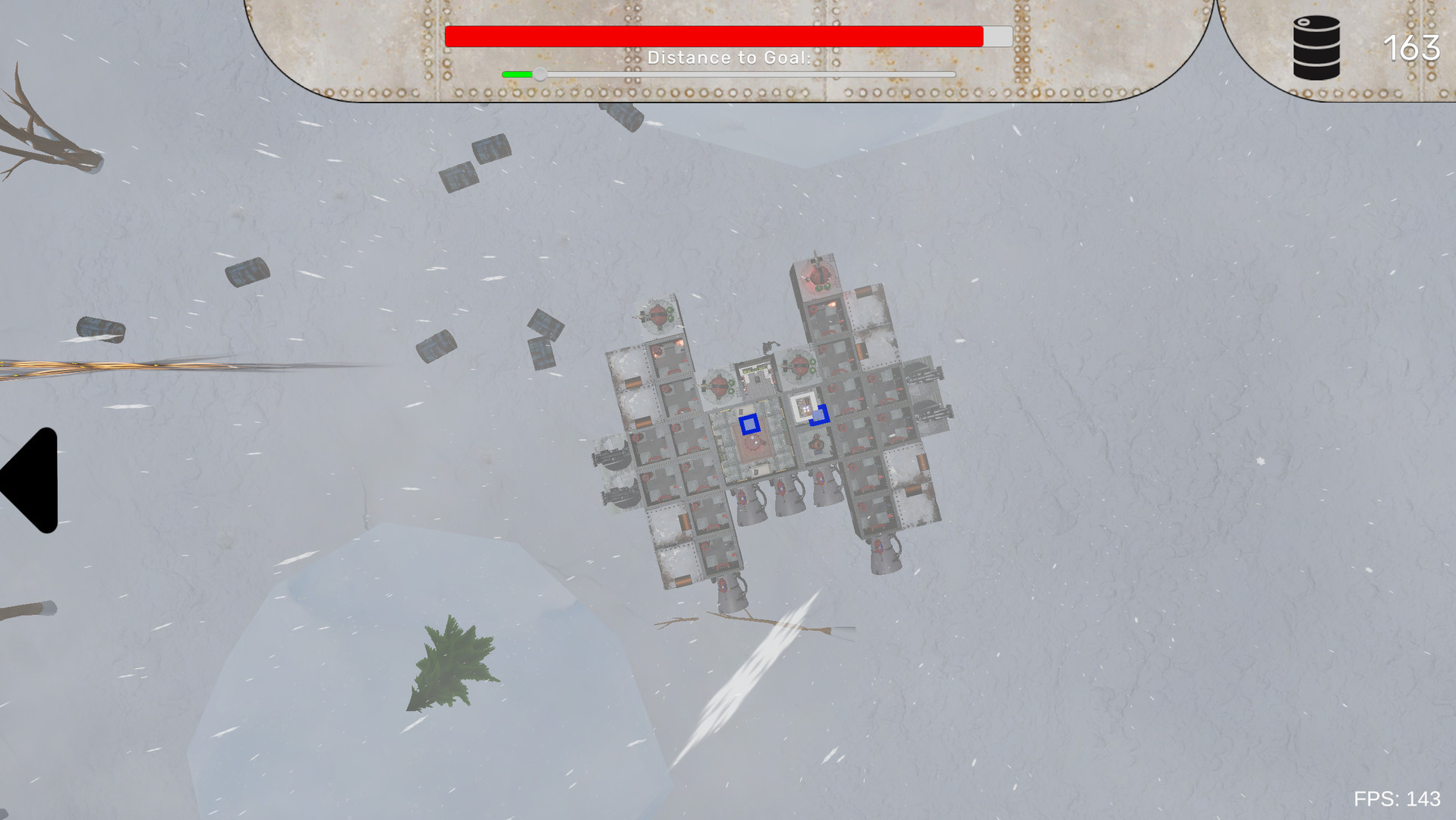Toggle the left blue selection square
The height and width of the screenshot is (820, 1456).
pos(750,424)
